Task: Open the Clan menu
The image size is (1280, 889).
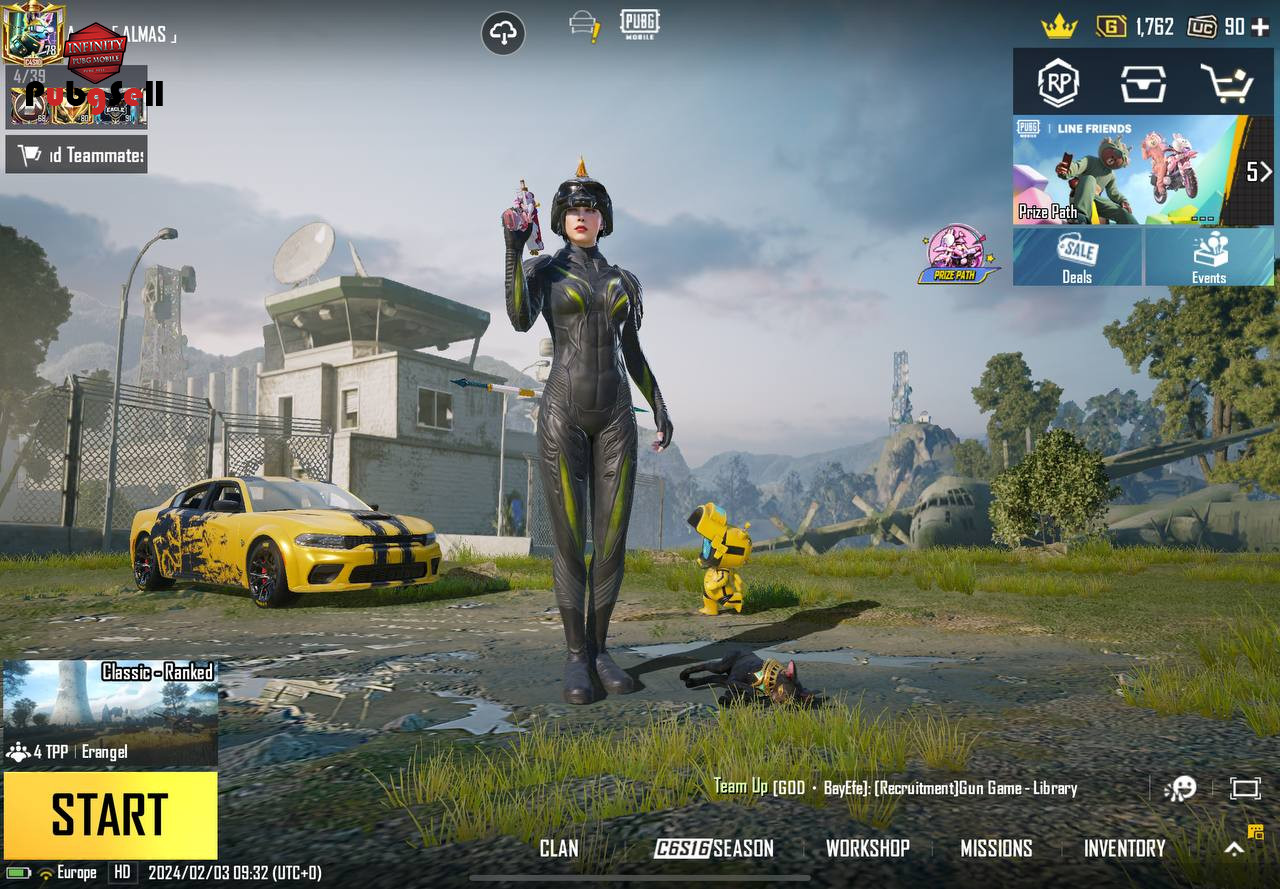Action: pos(559,849)
